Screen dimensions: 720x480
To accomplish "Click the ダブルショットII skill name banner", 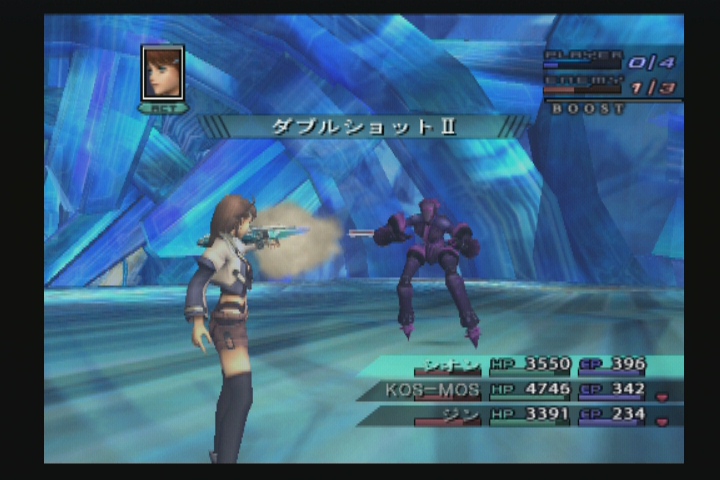I will click(x=363, y=127).
